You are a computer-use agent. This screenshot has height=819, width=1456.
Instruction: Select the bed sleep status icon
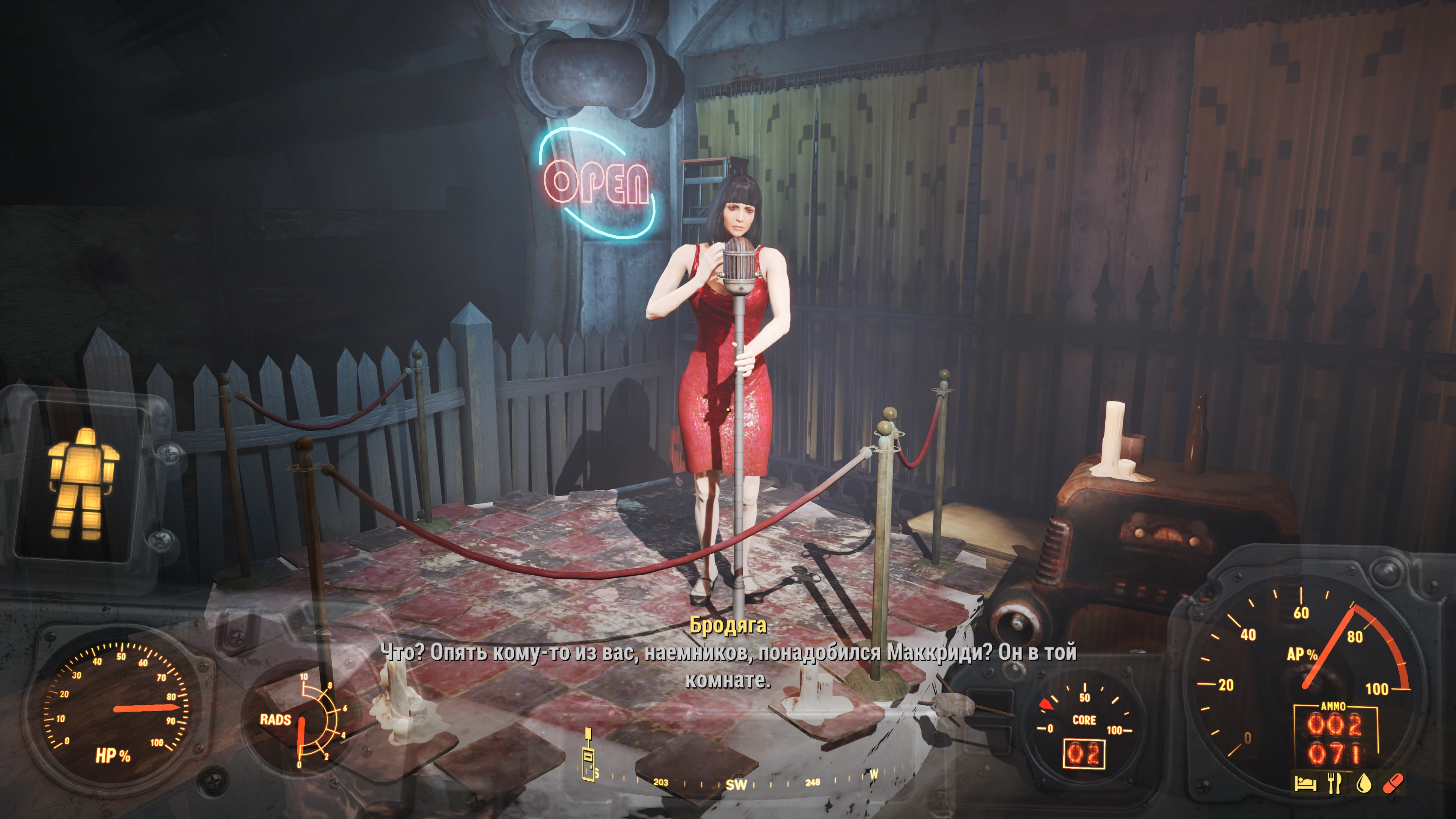1305,783
